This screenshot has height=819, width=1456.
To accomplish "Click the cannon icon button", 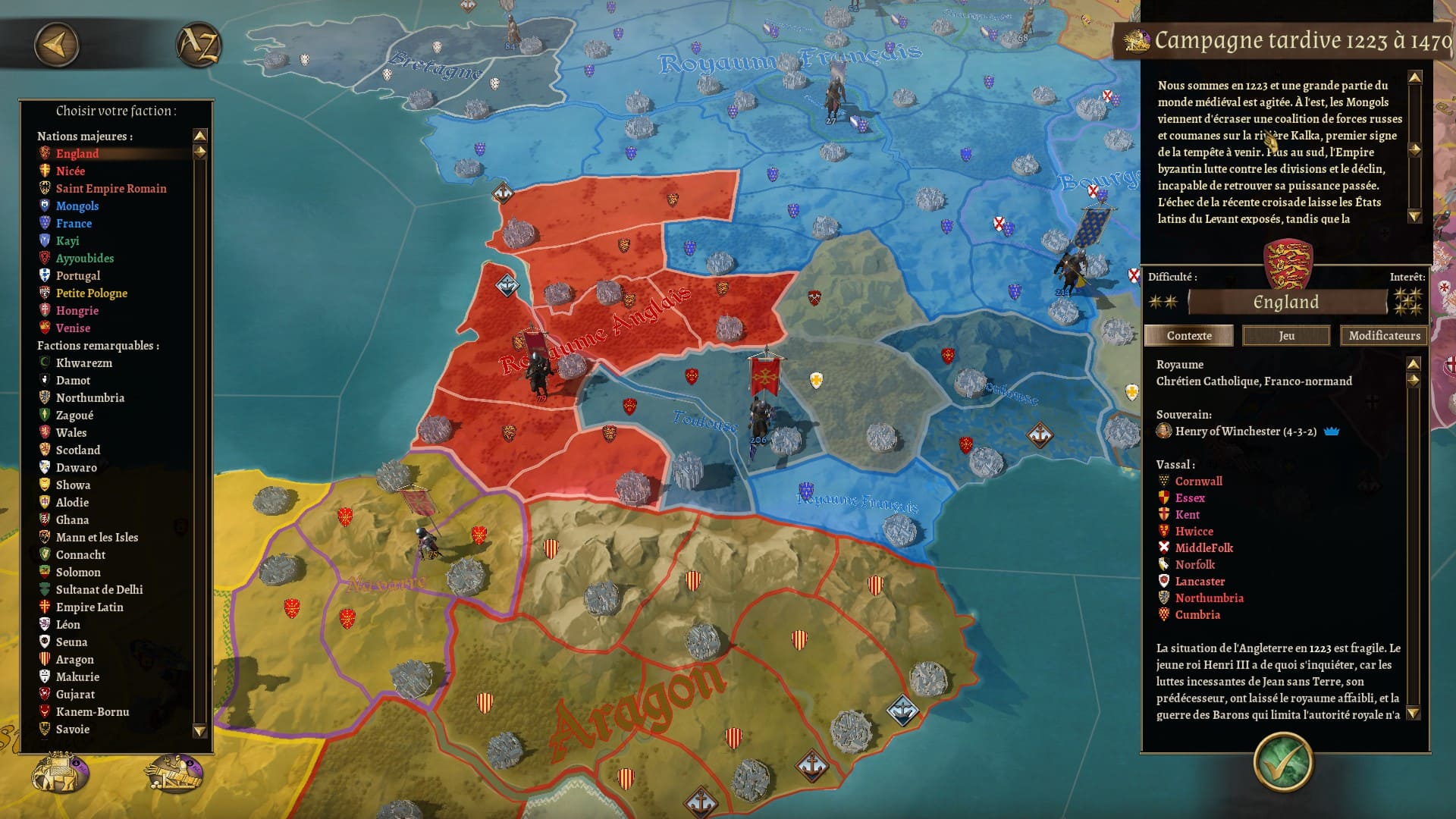I will click(175, 773).
